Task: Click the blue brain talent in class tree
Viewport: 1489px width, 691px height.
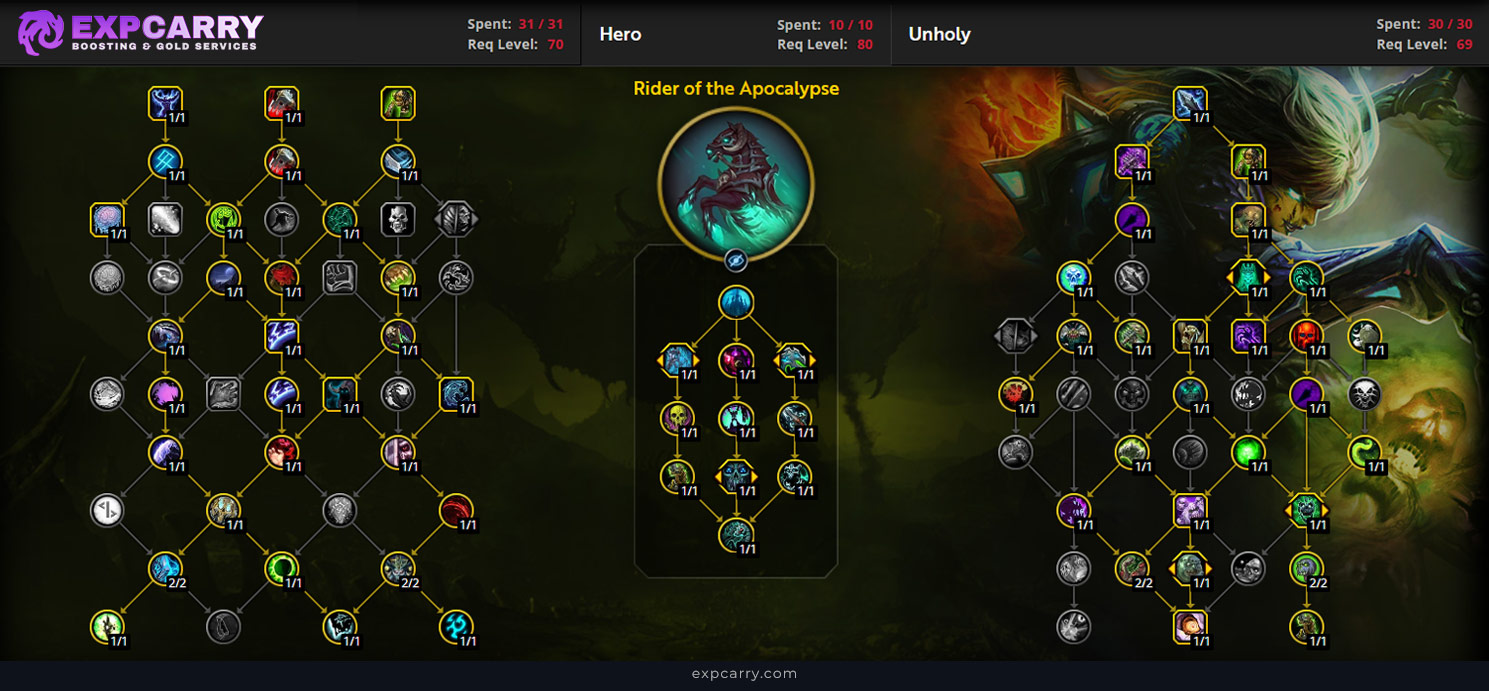Action: 107,219
